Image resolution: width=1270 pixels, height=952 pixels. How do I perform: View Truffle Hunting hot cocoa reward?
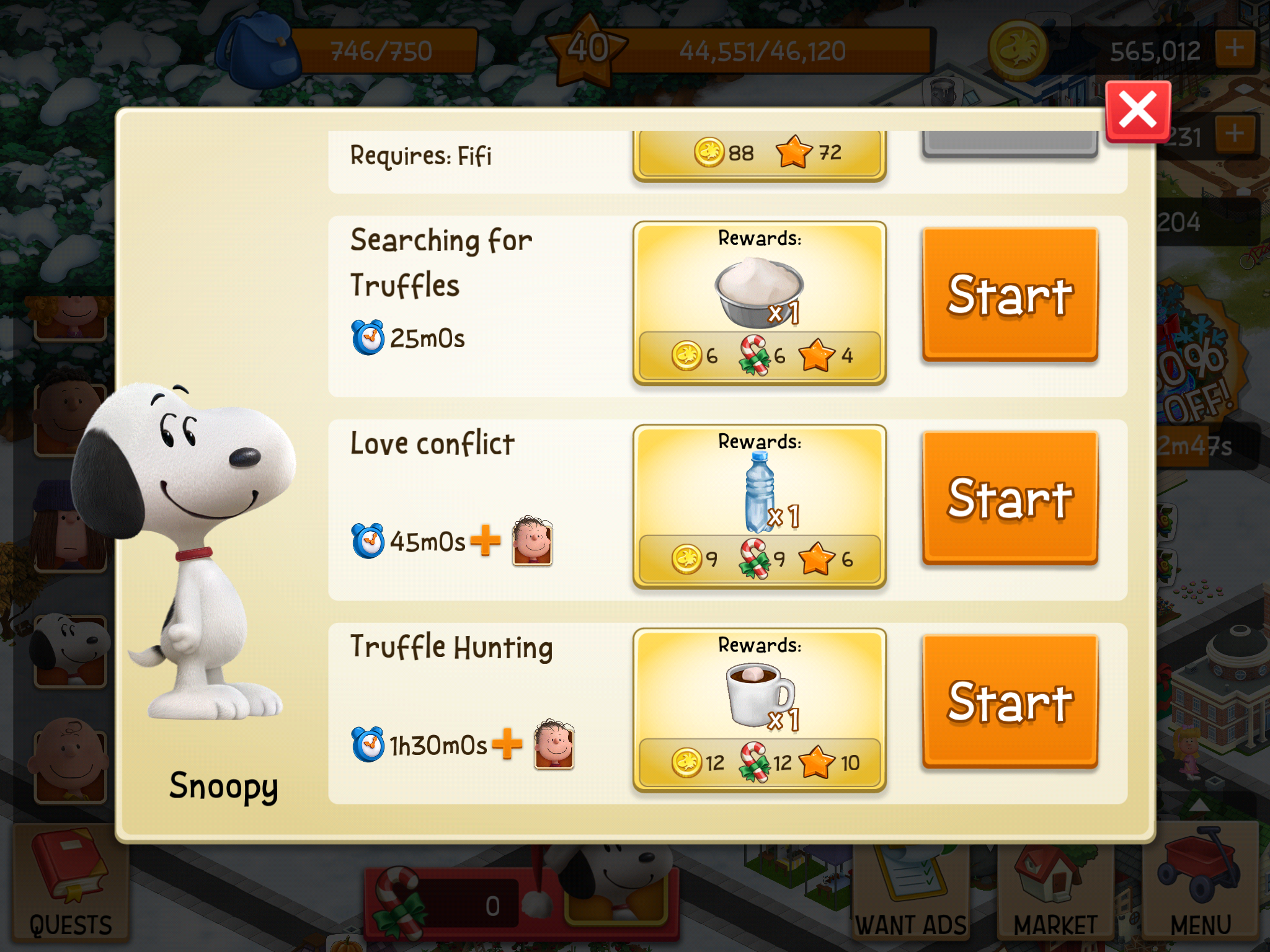[759, 694]
